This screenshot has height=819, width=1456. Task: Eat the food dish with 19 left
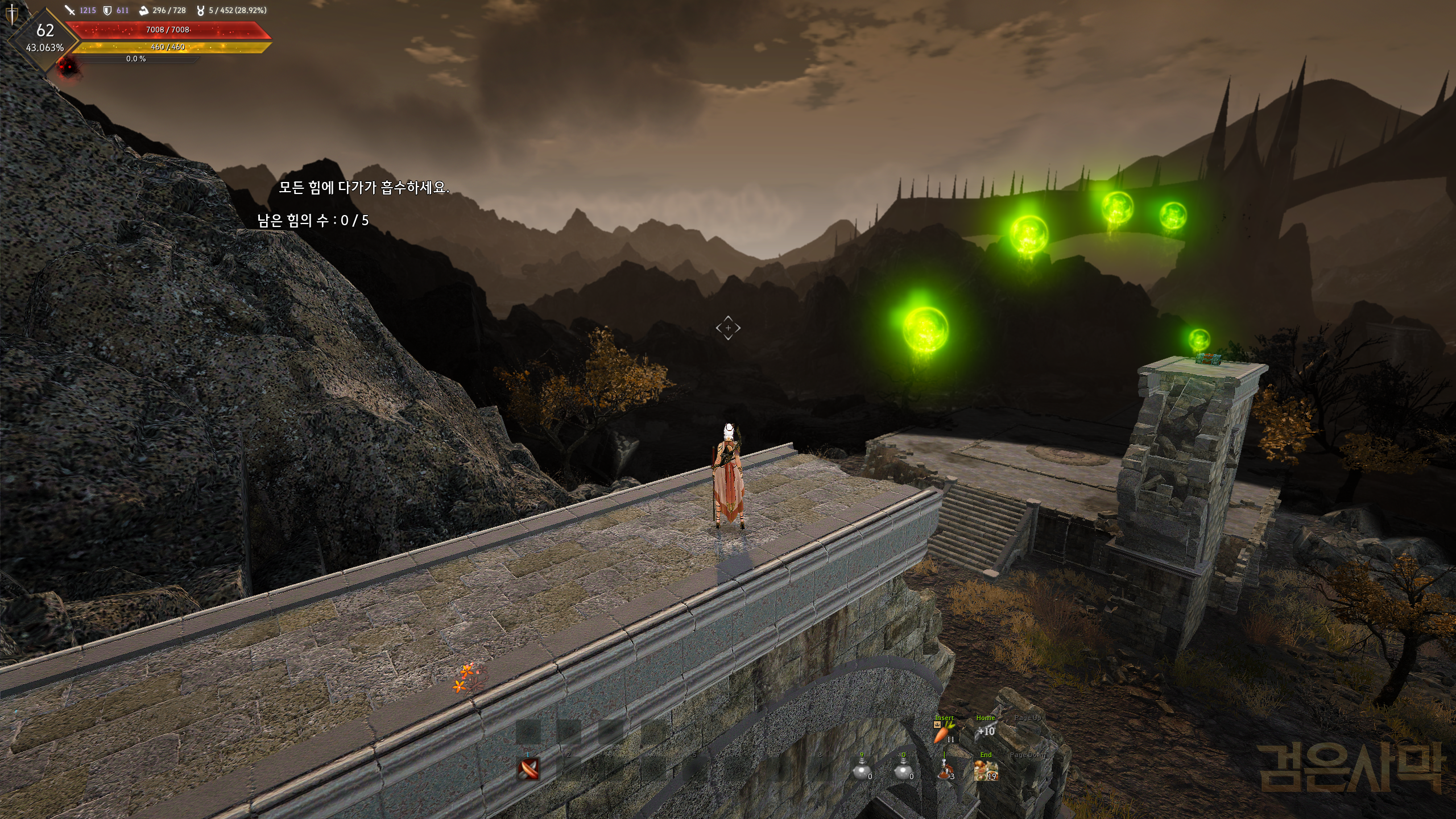click(x=986, y=771)
